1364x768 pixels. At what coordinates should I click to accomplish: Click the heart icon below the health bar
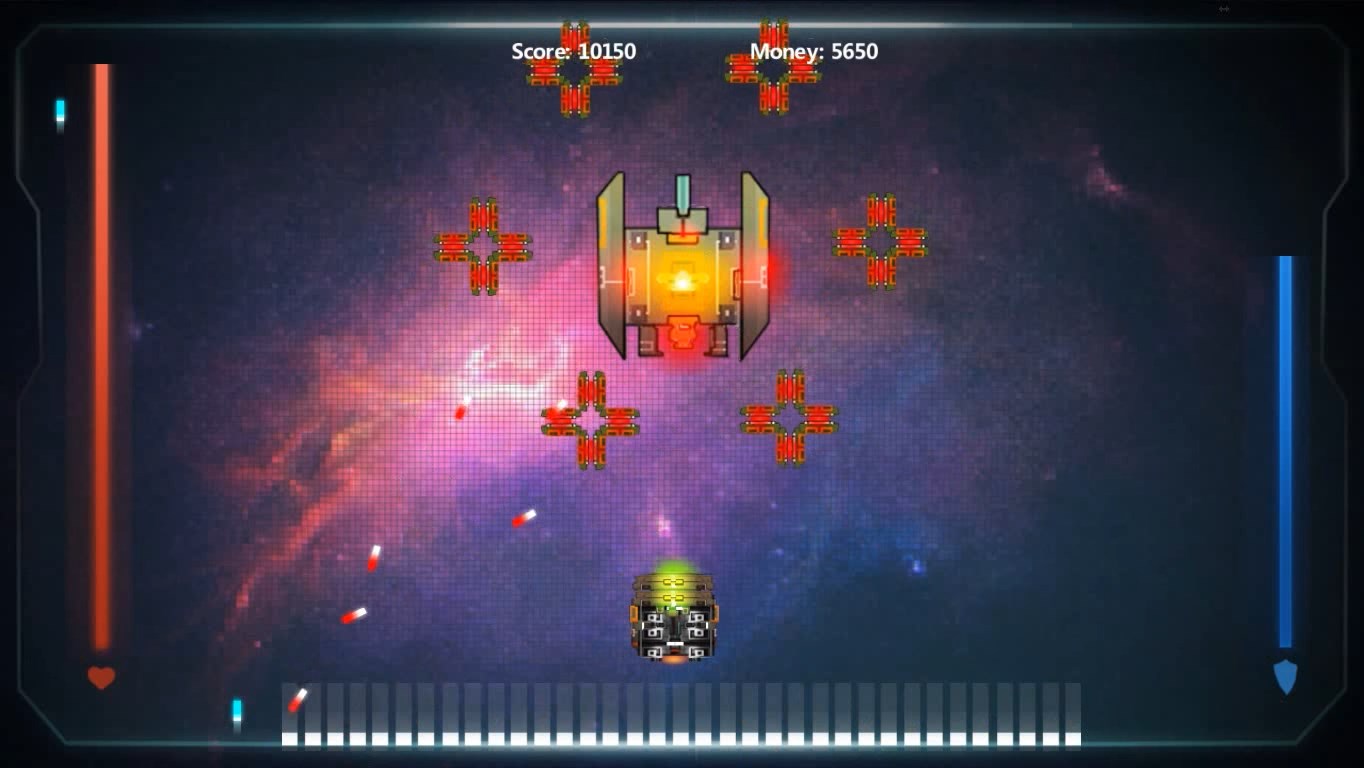point(100,677)
